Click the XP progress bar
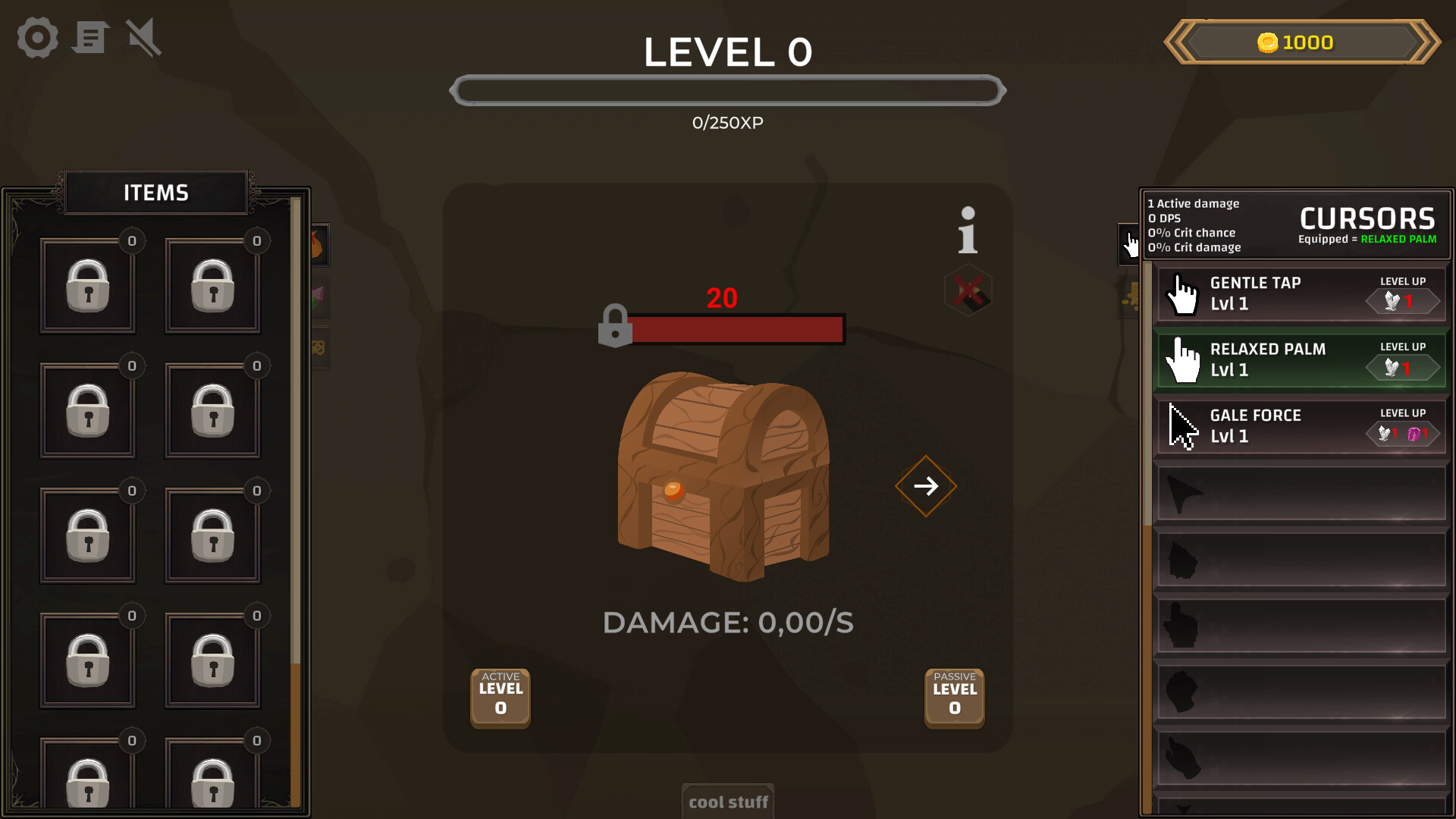The height and width of the screenshot is (819, 1456). (727, 89)
